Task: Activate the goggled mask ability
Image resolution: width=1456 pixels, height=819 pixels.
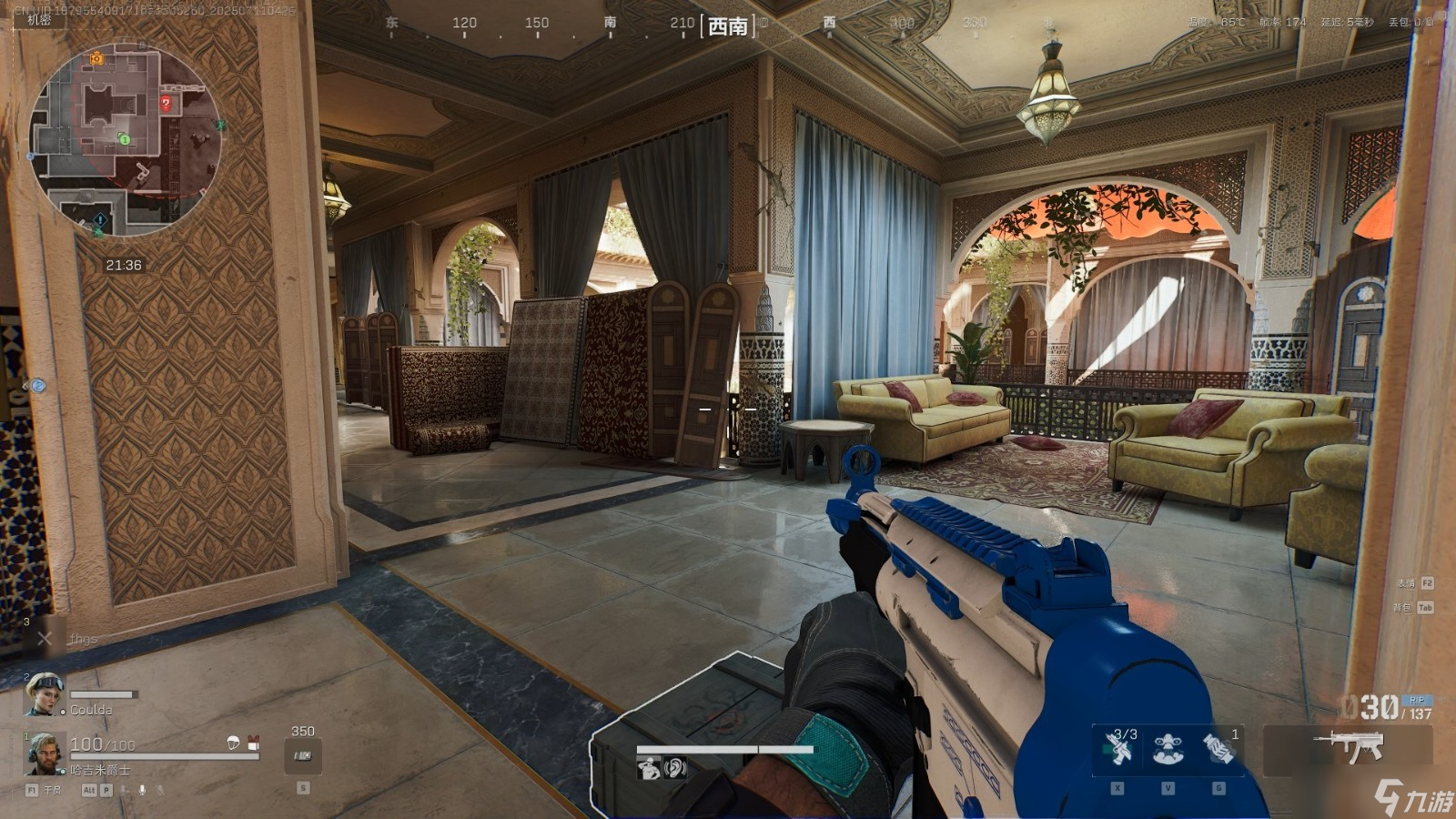Action: pos(1168,750)
